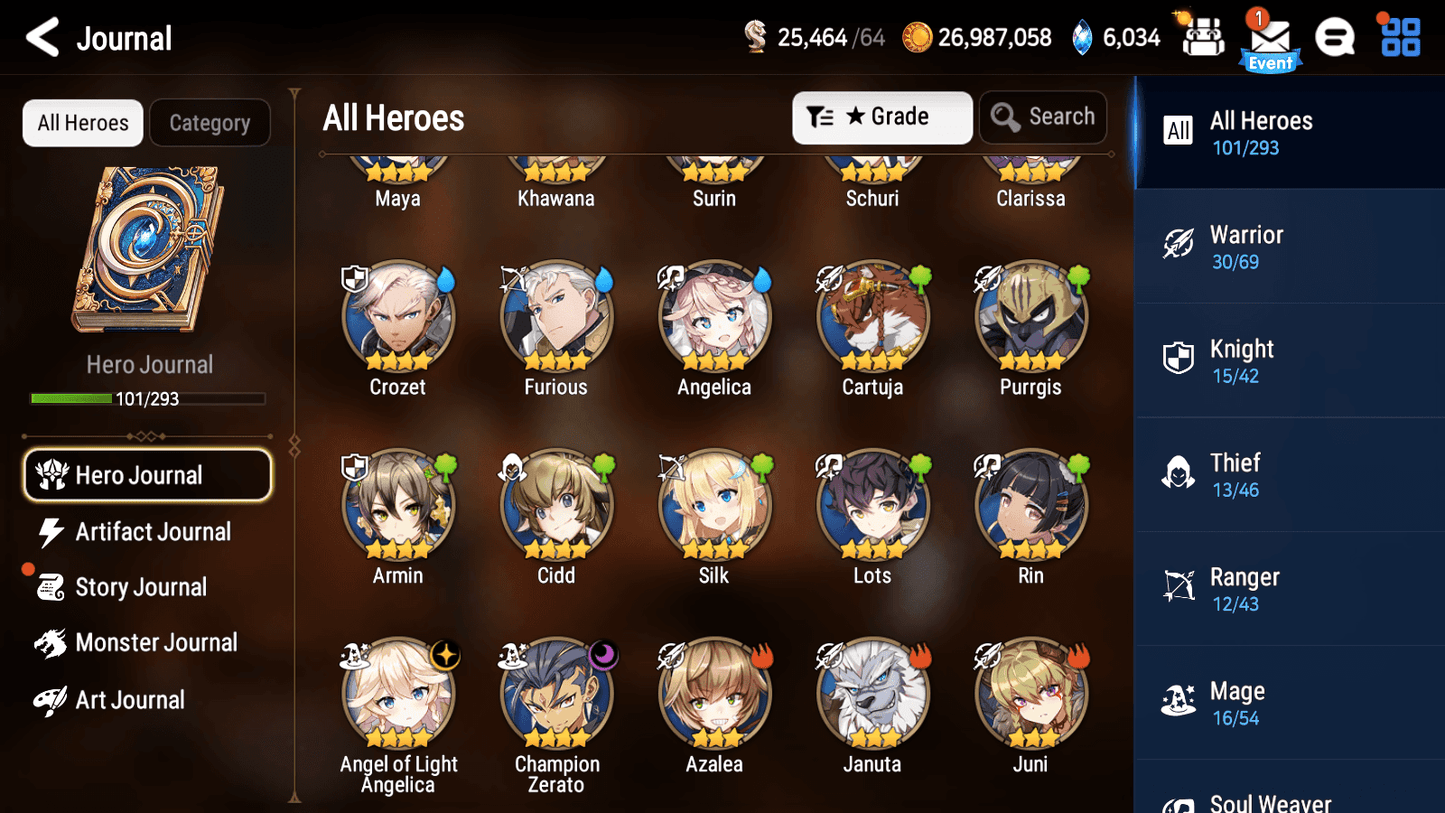This screenshot has height=813, width=1445.
Task: Go back using the Journal back arrow
Action: [42, 37]
